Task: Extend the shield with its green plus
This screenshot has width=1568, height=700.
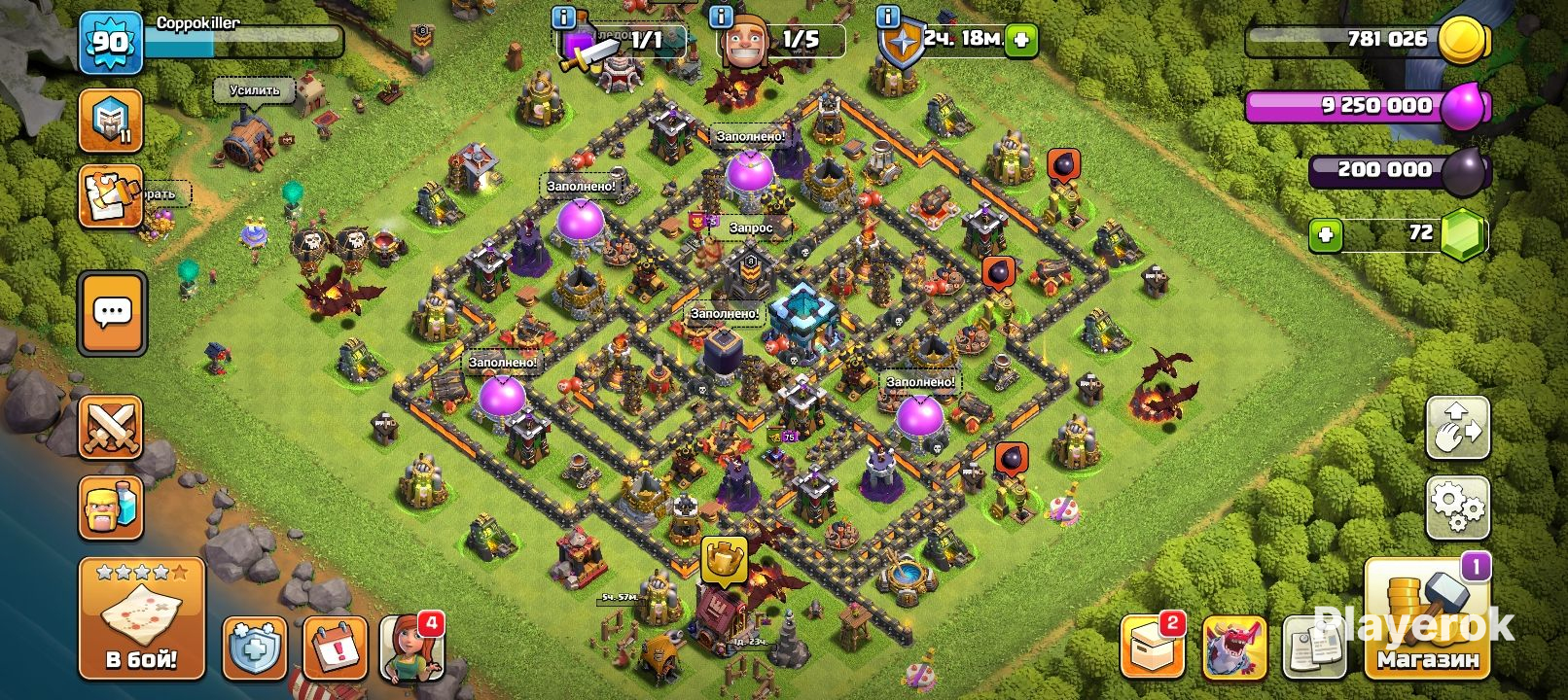Action: (x=1020, y=40)
